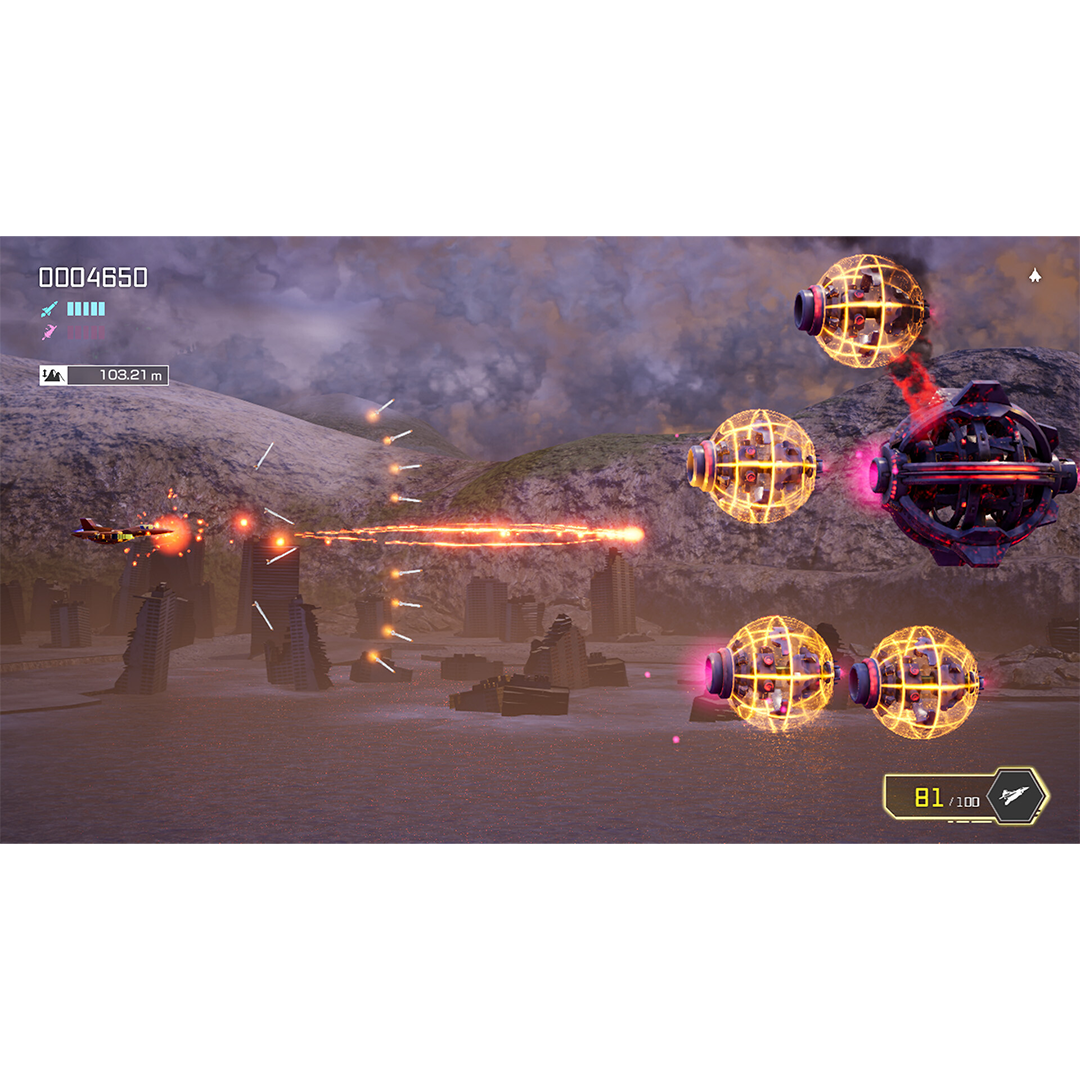Viewport: 1080px width, 1080px height.
Task: Click the mountain altitude indicator icon
Action: (x=53, y=376)
